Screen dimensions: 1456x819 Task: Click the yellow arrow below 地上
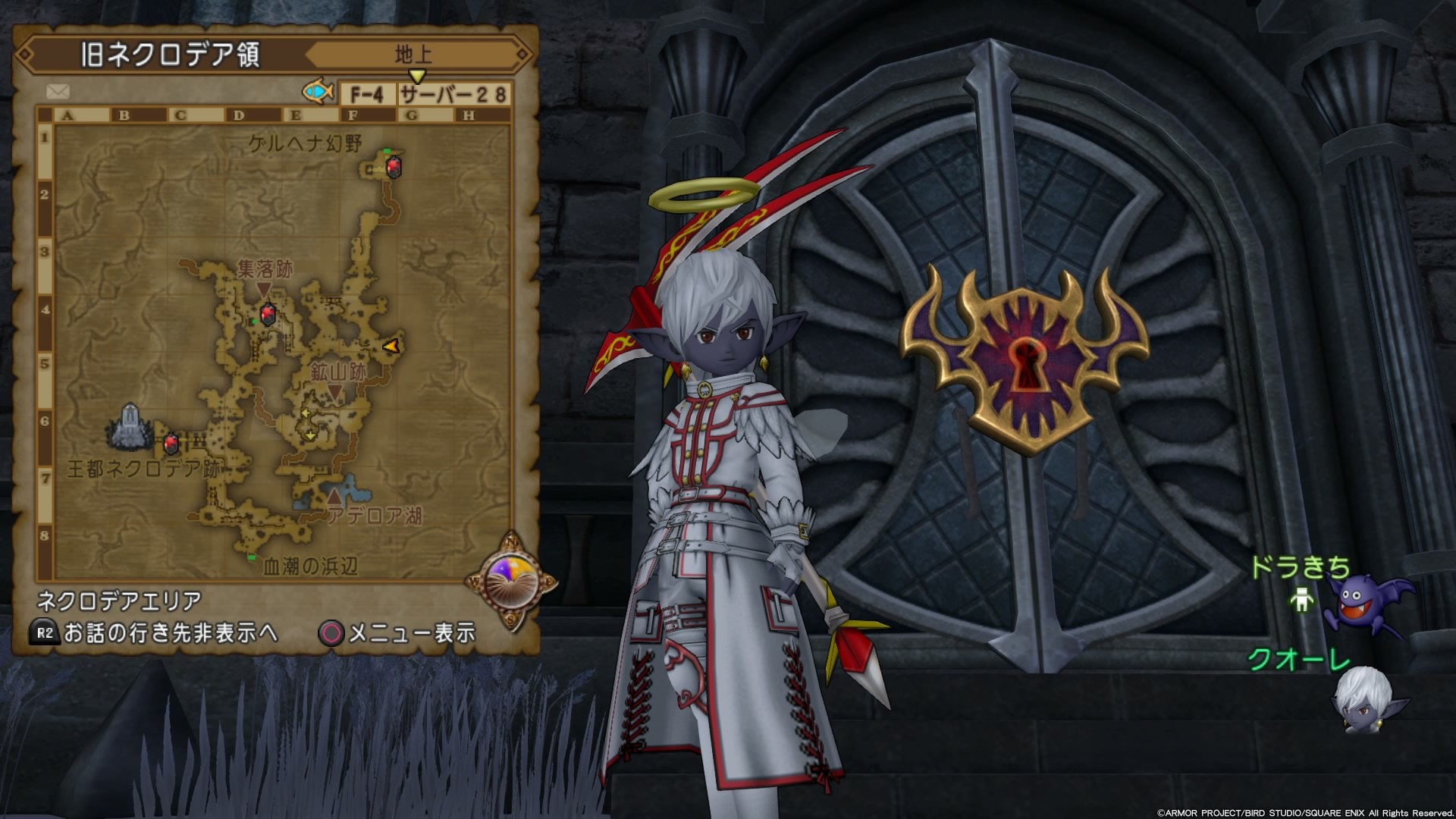click(x=418, y=76)
